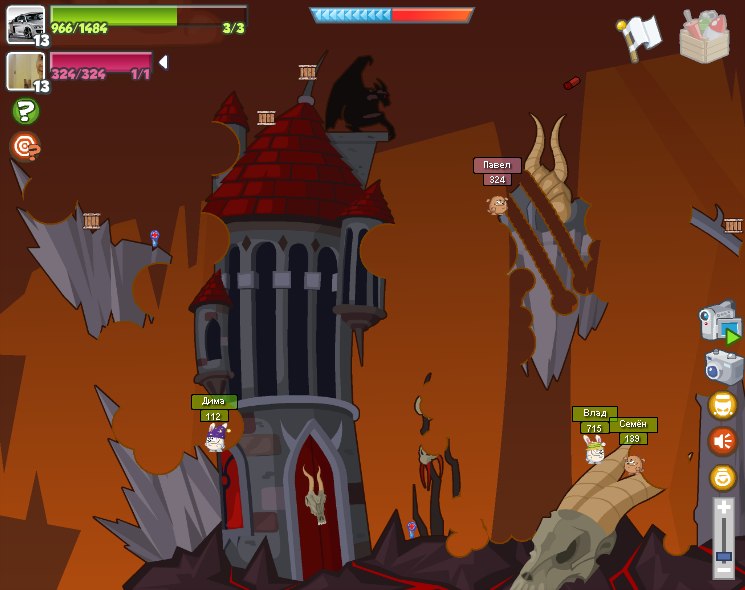745x590 pixels.
Task: Select the car avatar player portrait
Action: (x=25, y=24)
